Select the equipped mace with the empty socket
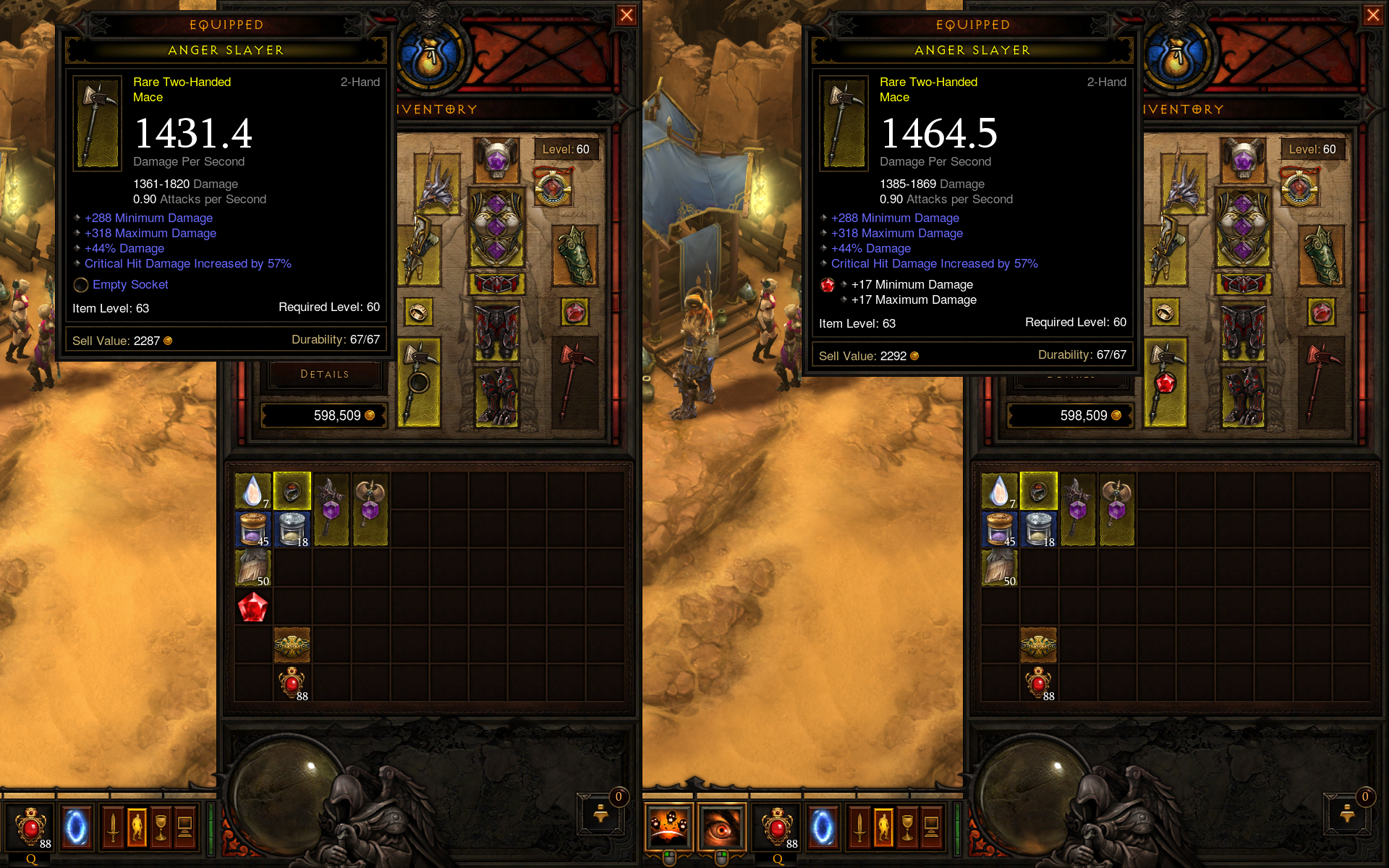Screen dimensions: 1389x868 (x=419, y=381)
